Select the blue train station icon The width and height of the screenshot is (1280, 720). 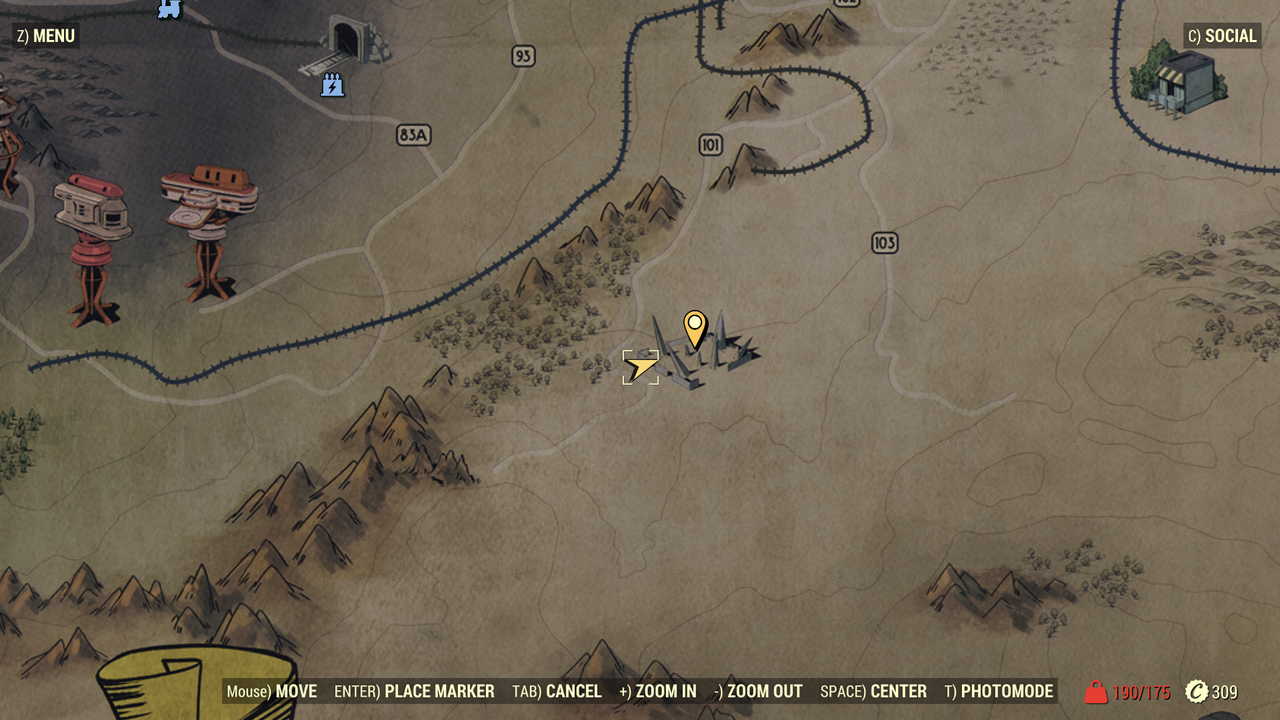[167, 11]
